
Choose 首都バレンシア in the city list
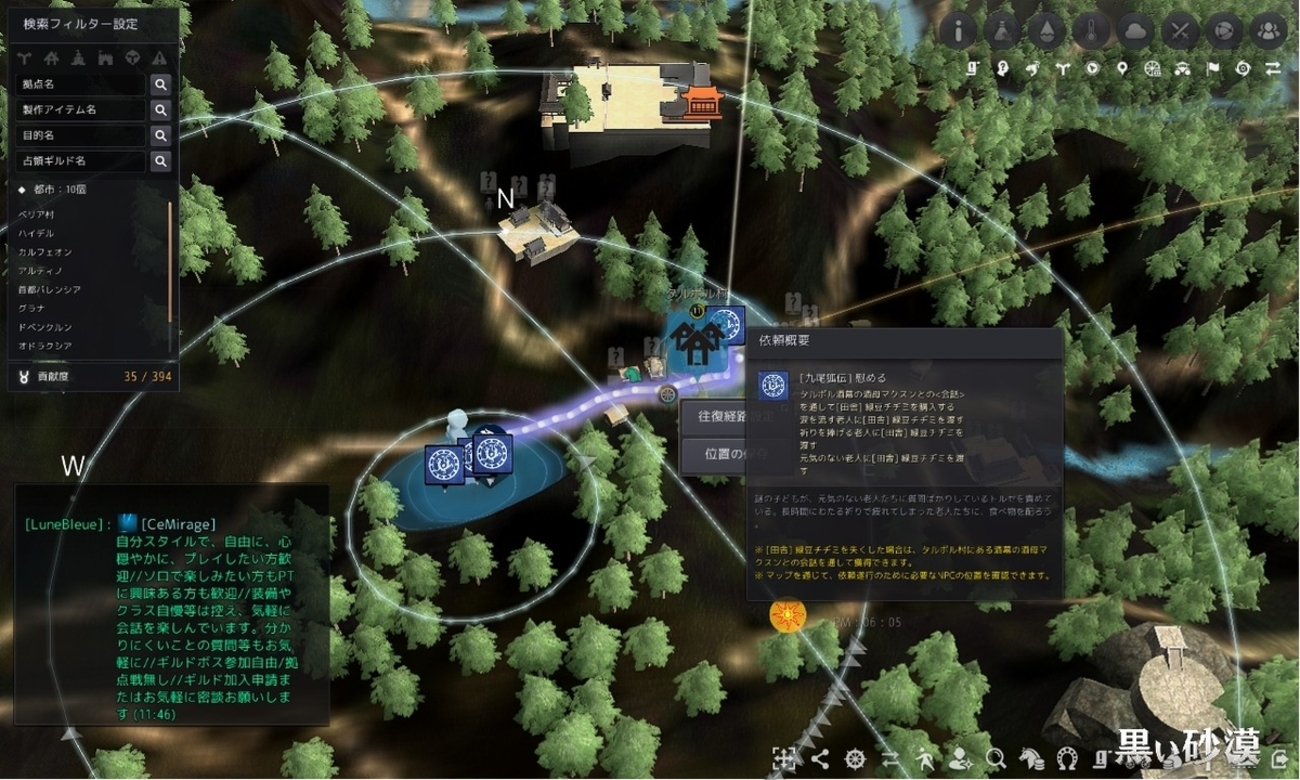(49, 289)
